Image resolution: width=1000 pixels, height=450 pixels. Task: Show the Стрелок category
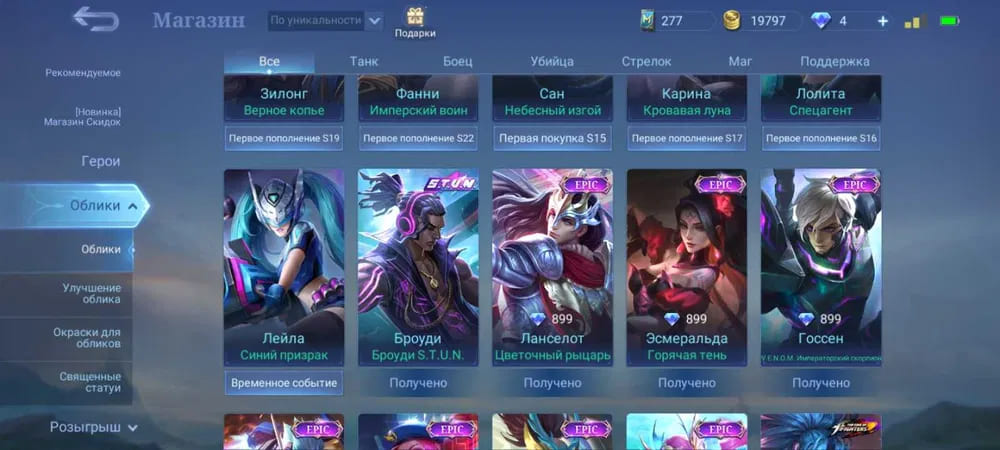point(646,61)
